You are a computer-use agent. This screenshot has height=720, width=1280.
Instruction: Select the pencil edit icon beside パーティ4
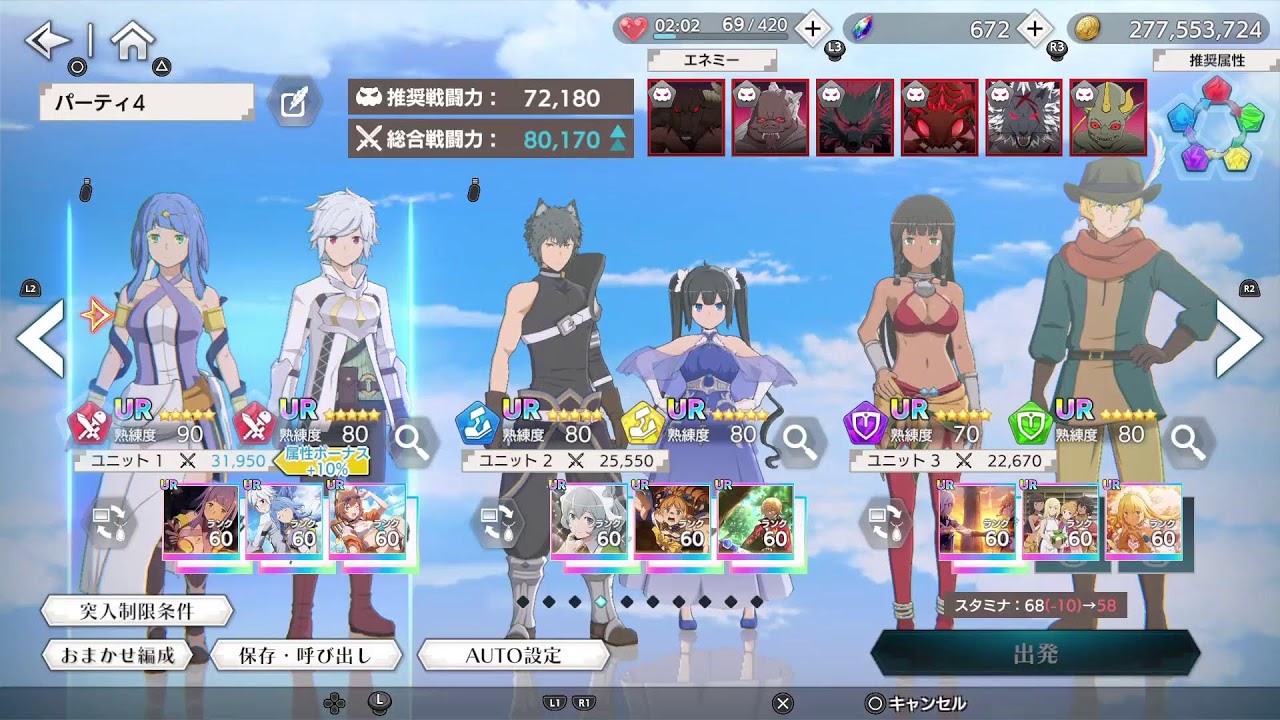pos(293,103)
